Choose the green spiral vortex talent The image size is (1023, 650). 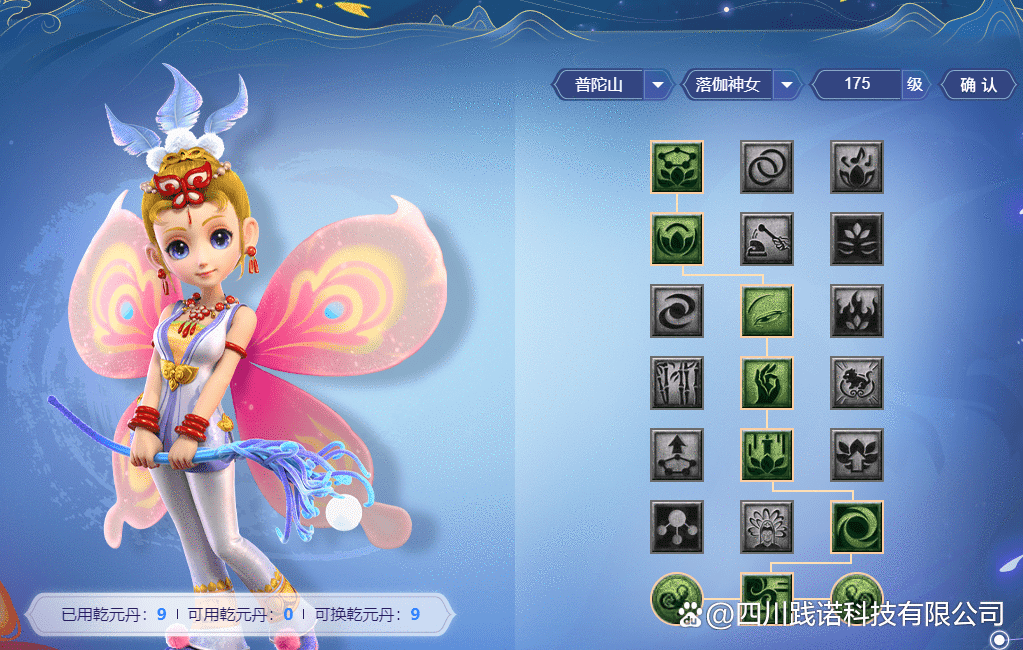[857, 527]
